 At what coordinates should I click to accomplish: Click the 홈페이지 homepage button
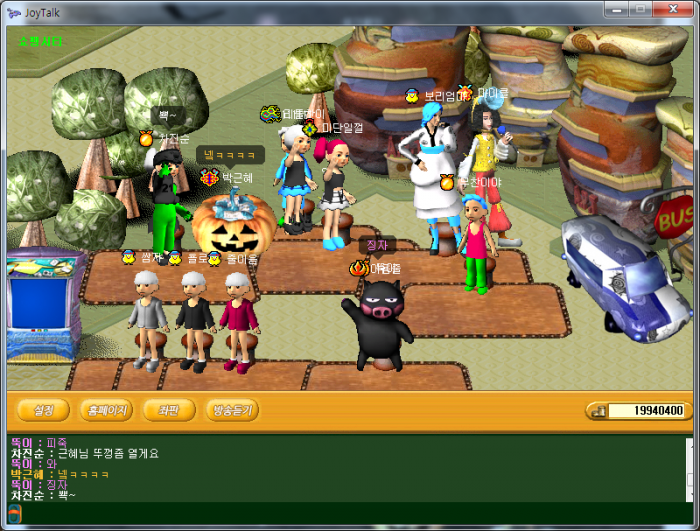(106, 410)
